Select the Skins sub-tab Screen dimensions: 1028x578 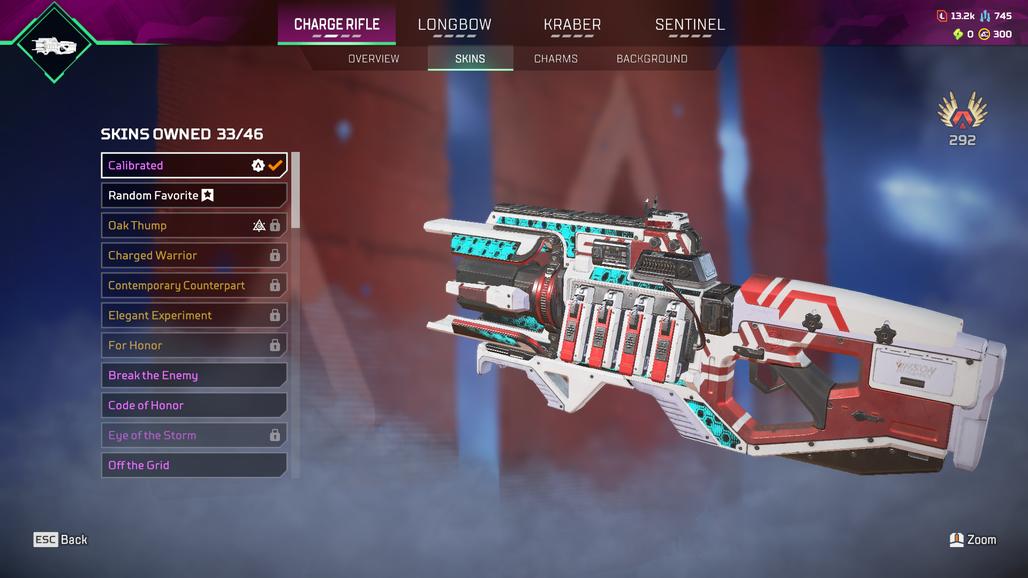470,59
